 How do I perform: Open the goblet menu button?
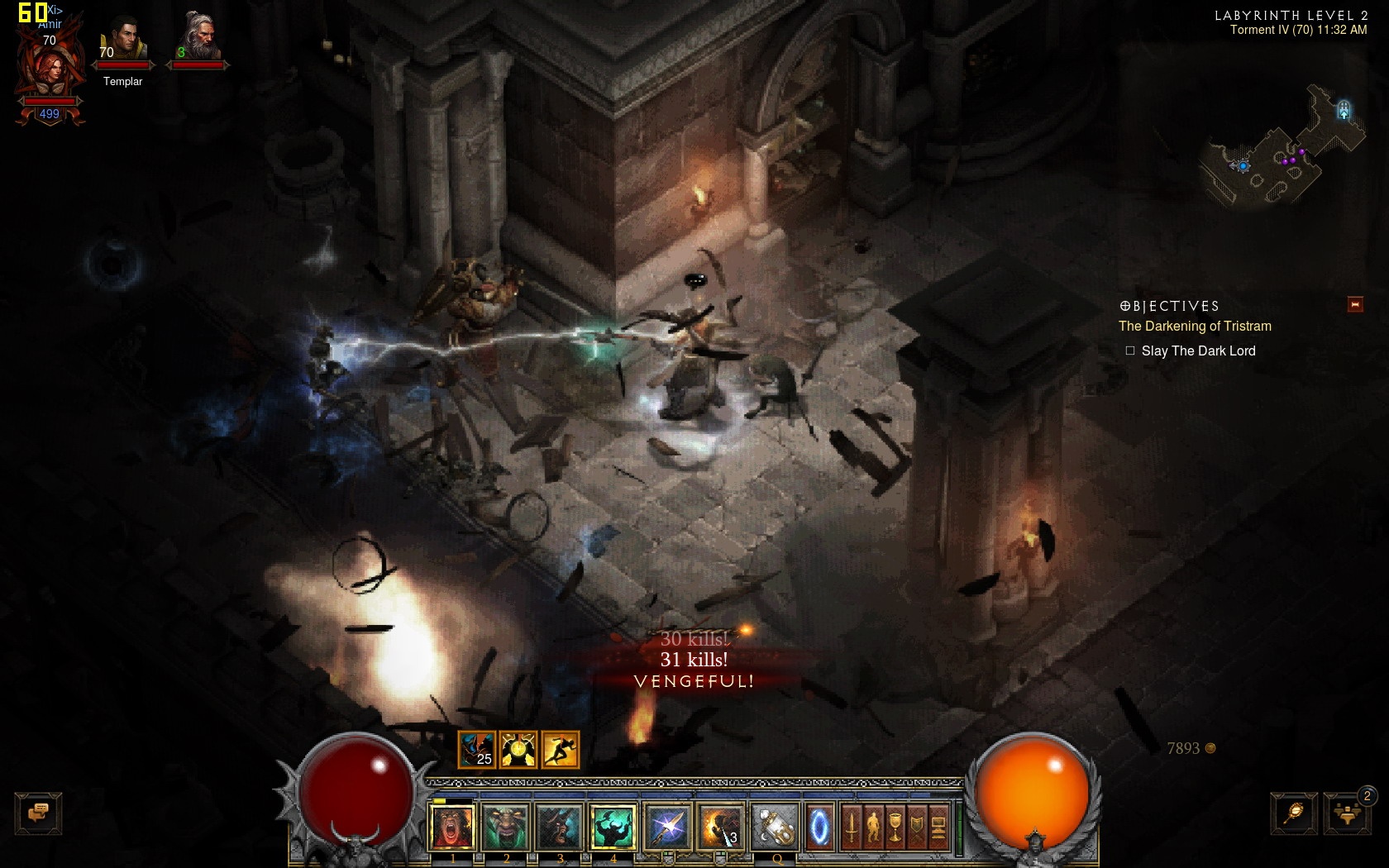(x=895, y=827)
